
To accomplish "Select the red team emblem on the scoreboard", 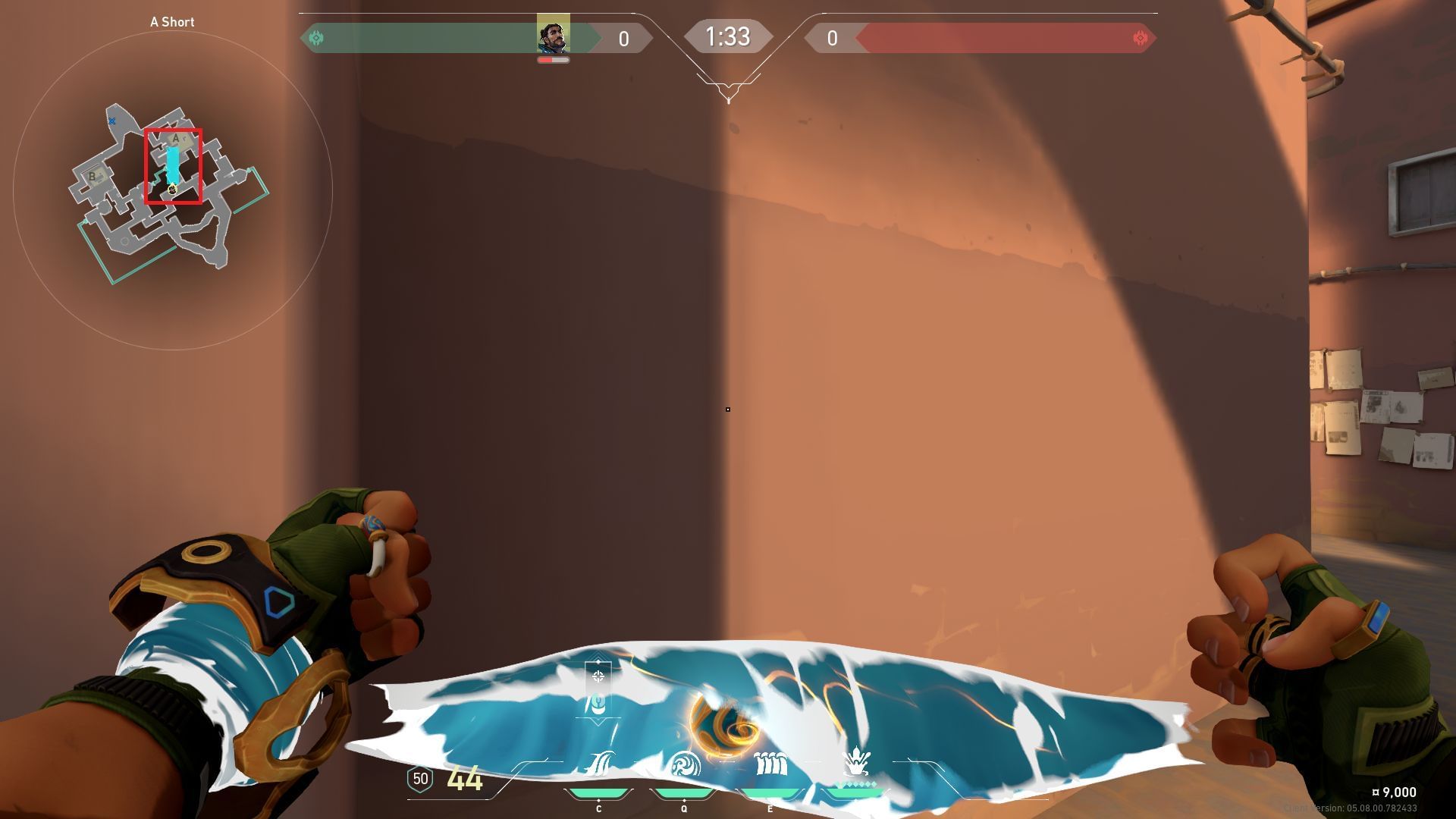I will 1139,38.
